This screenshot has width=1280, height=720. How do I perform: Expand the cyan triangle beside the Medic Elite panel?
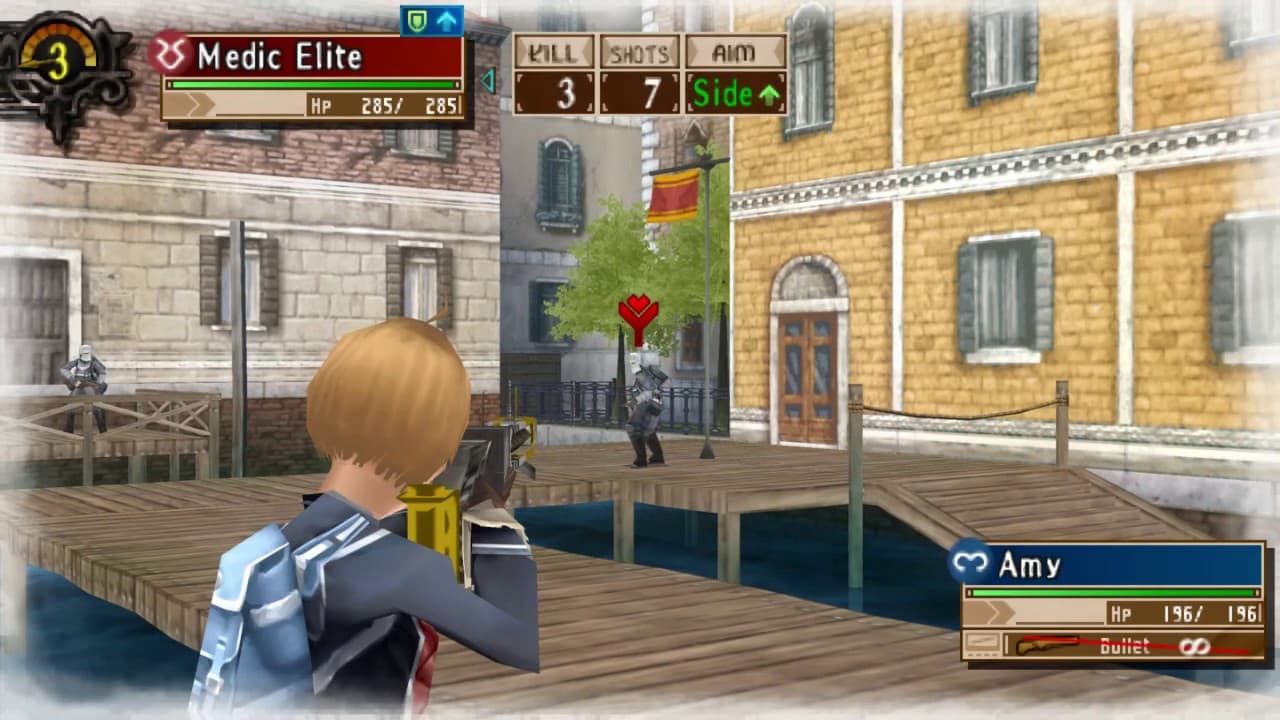[487, 77]
